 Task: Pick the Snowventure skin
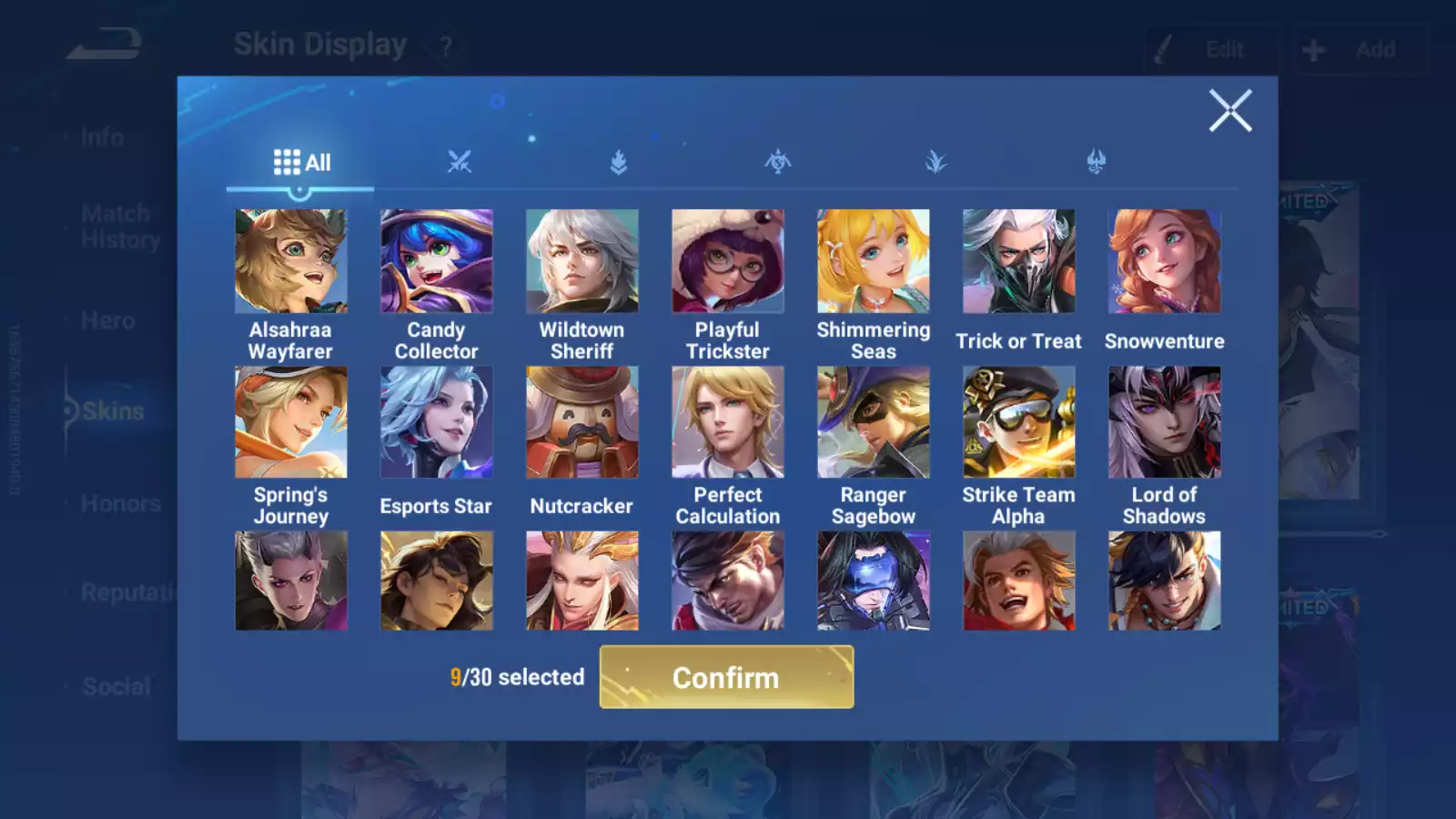1165,262
